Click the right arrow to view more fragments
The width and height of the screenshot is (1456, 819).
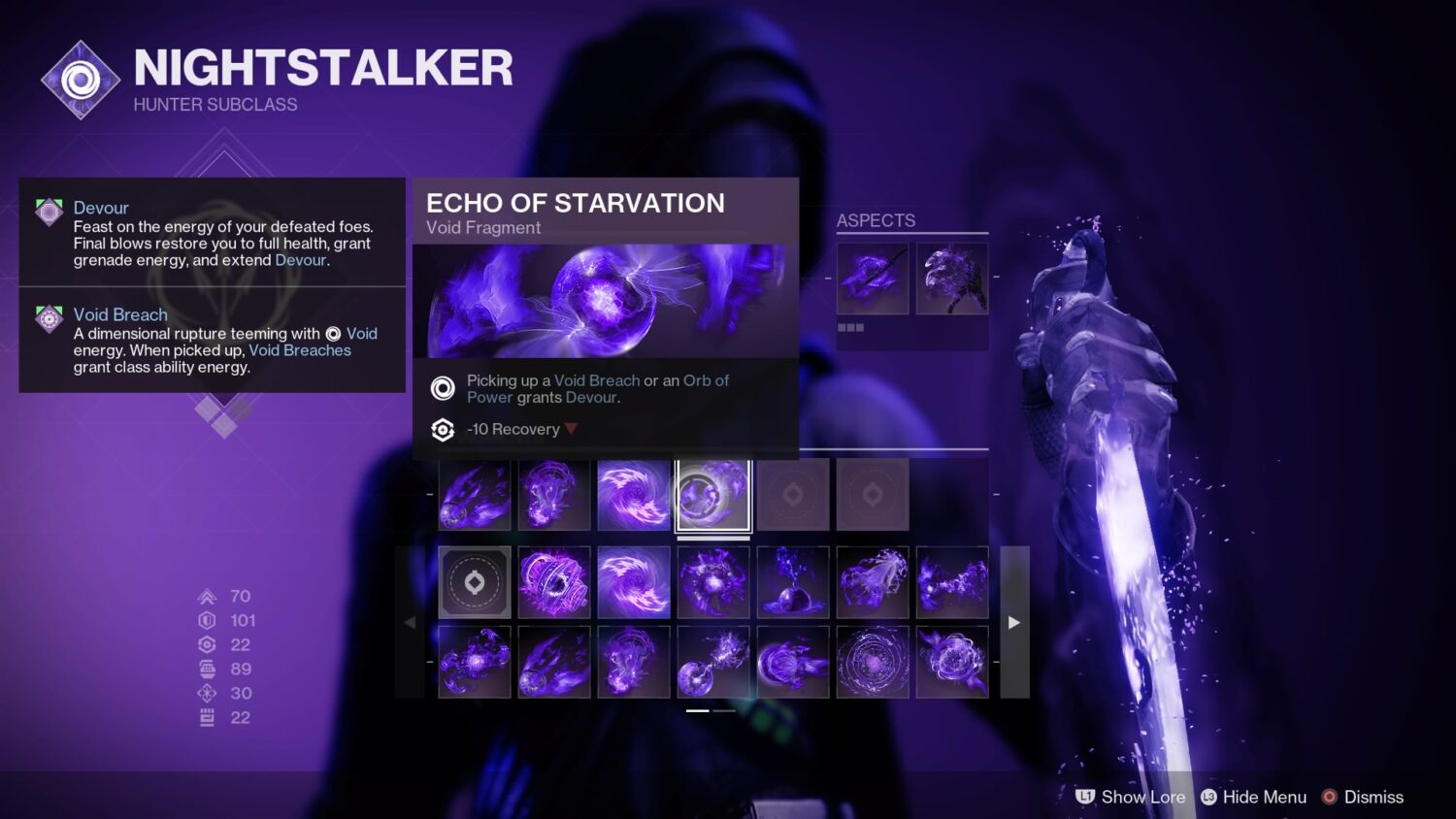pyautogui.click(x=1013, y=622)
